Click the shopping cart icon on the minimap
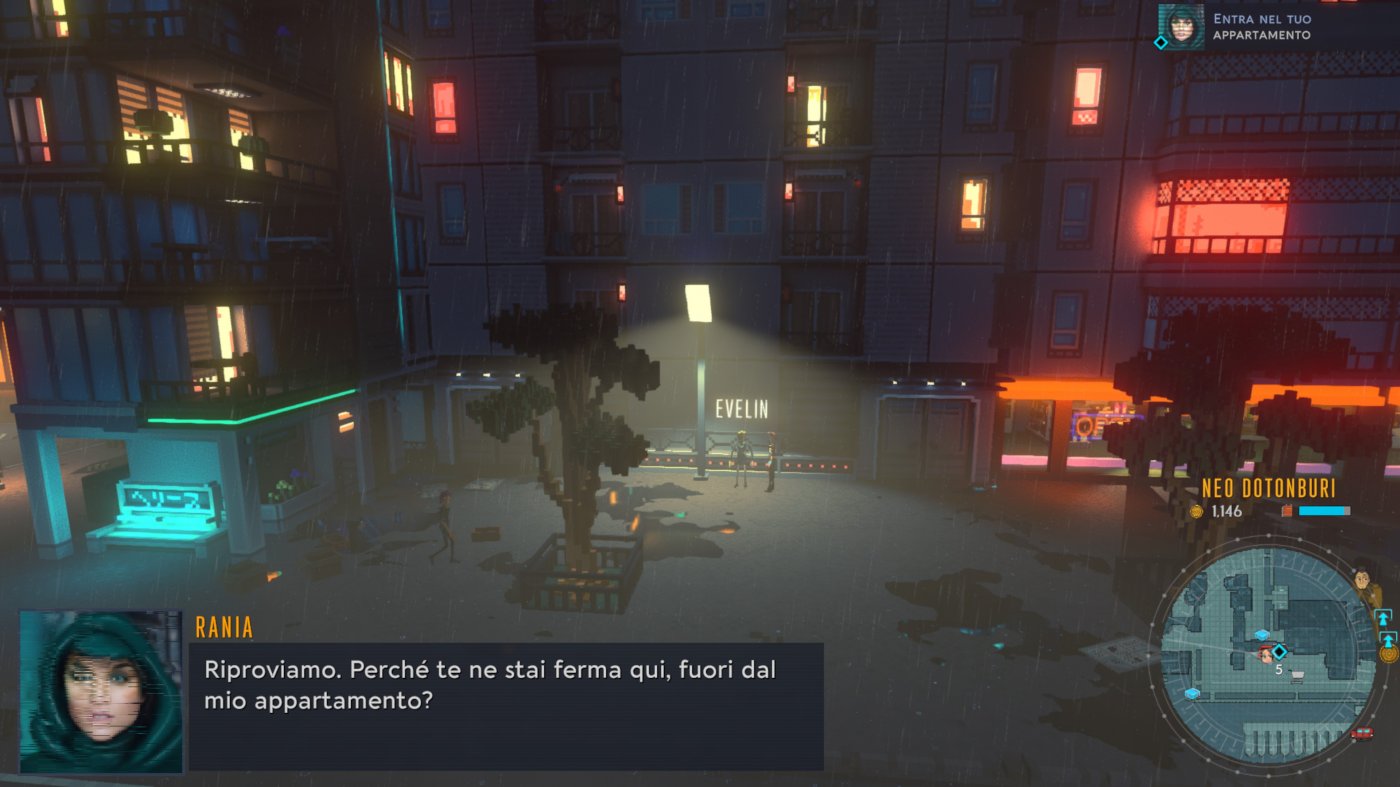 [1298, 676]
